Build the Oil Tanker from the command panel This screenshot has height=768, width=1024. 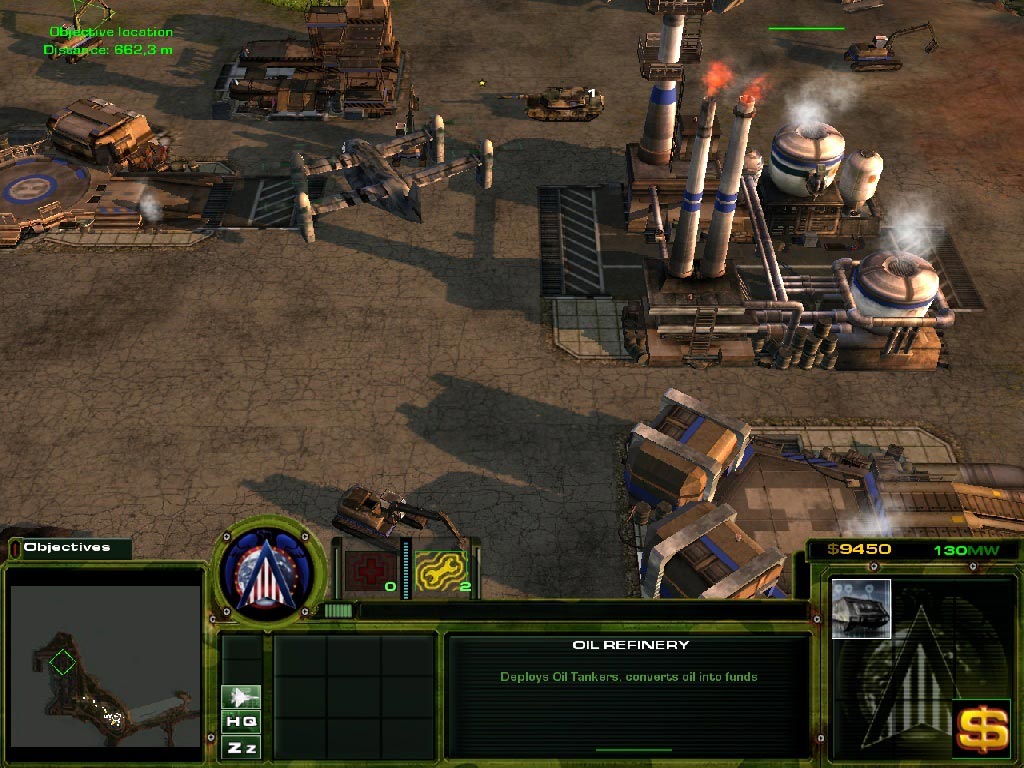click(860, 608)
